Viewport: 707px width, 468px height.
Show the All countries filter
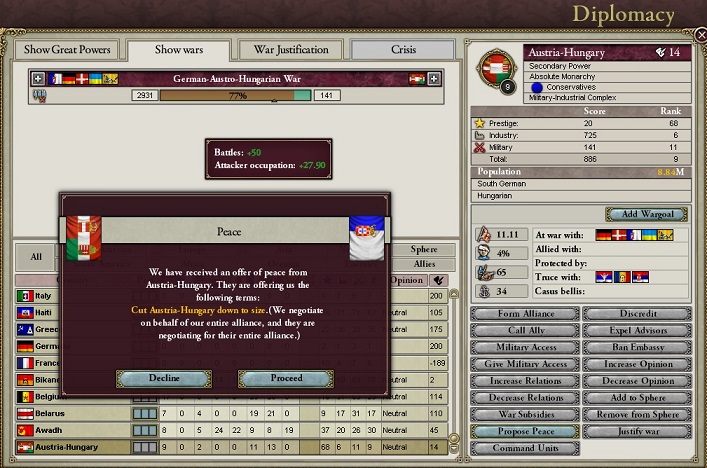[x=36, y=257]
